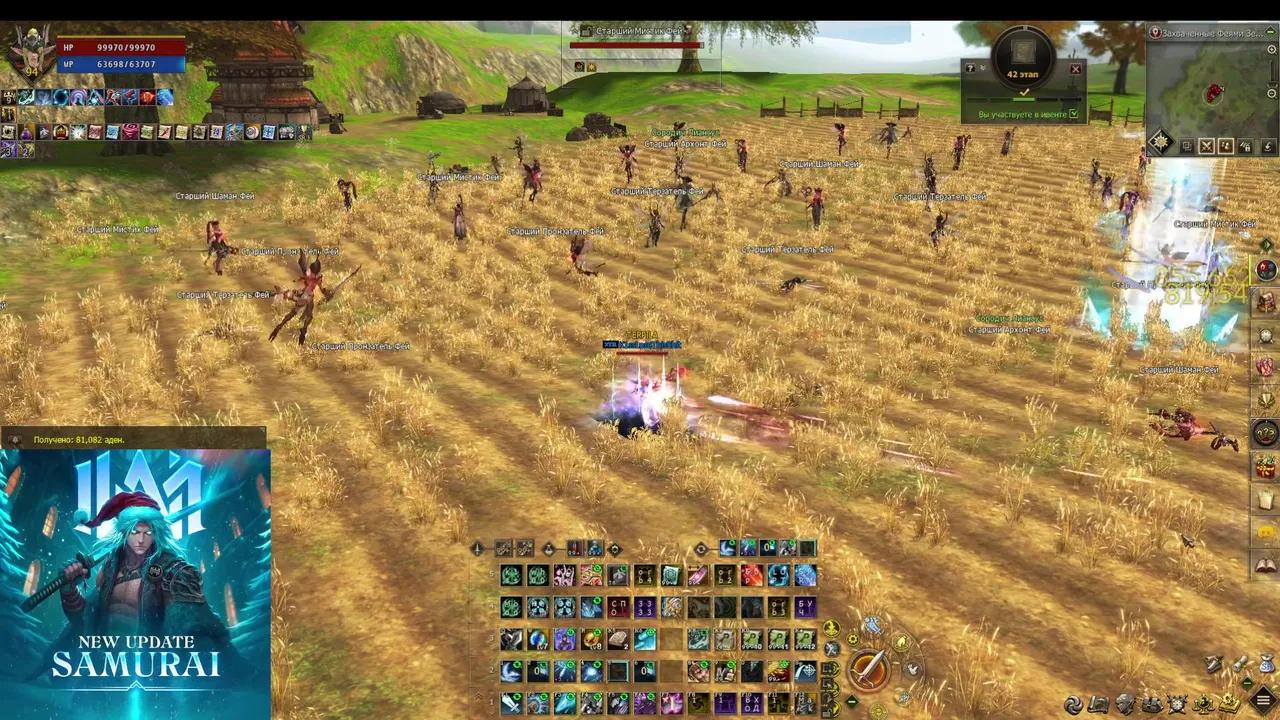Click the event stage progress bar
This screenshot has height=720, width=1280.
click(x=1022, y=99)
